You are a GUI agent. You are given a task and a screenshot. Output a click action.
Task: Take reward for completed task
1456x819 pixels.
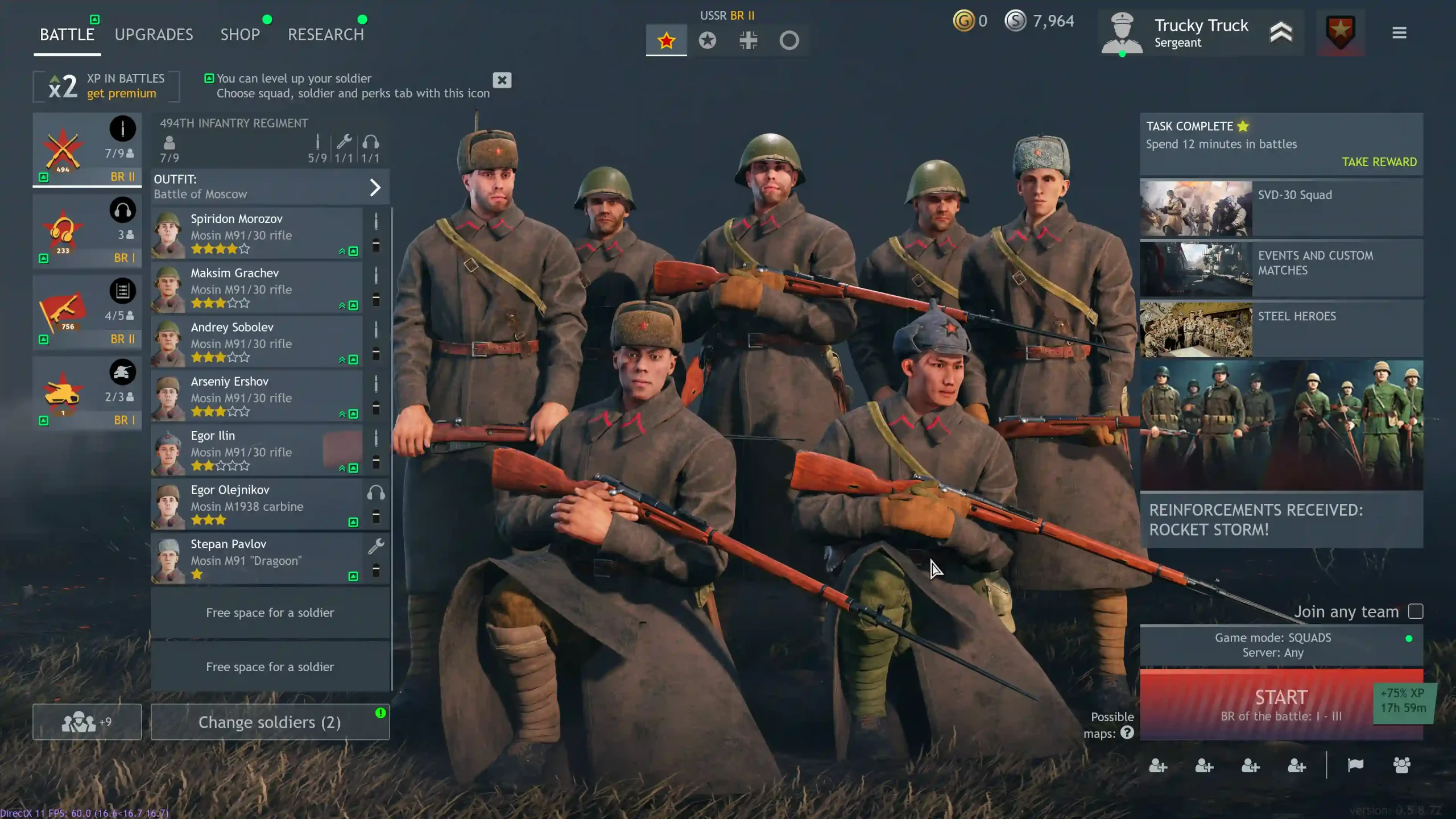pos(1379,162)
